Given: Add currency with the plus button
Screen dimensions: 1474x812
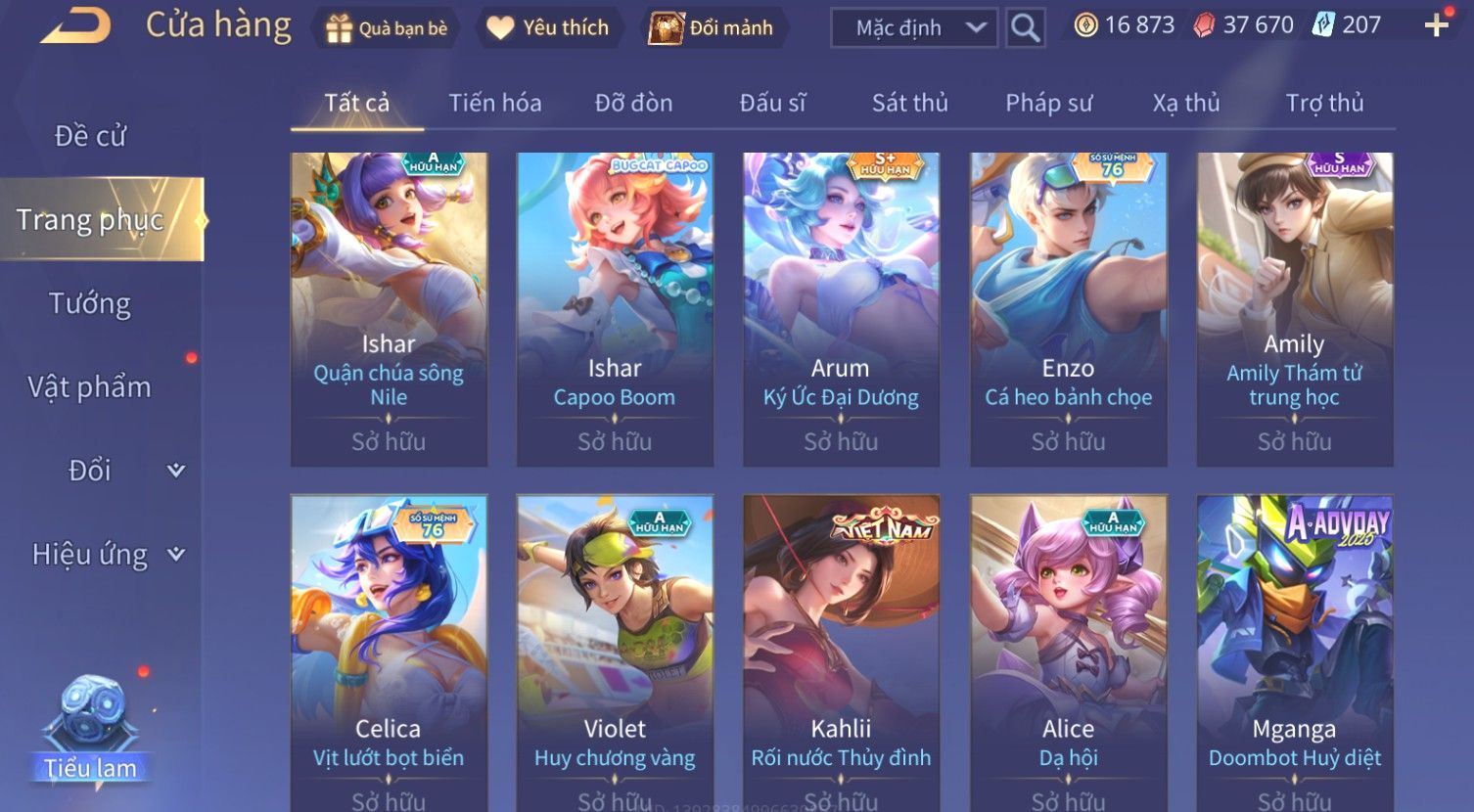Looking at the screenshot, I should 1436,25.
